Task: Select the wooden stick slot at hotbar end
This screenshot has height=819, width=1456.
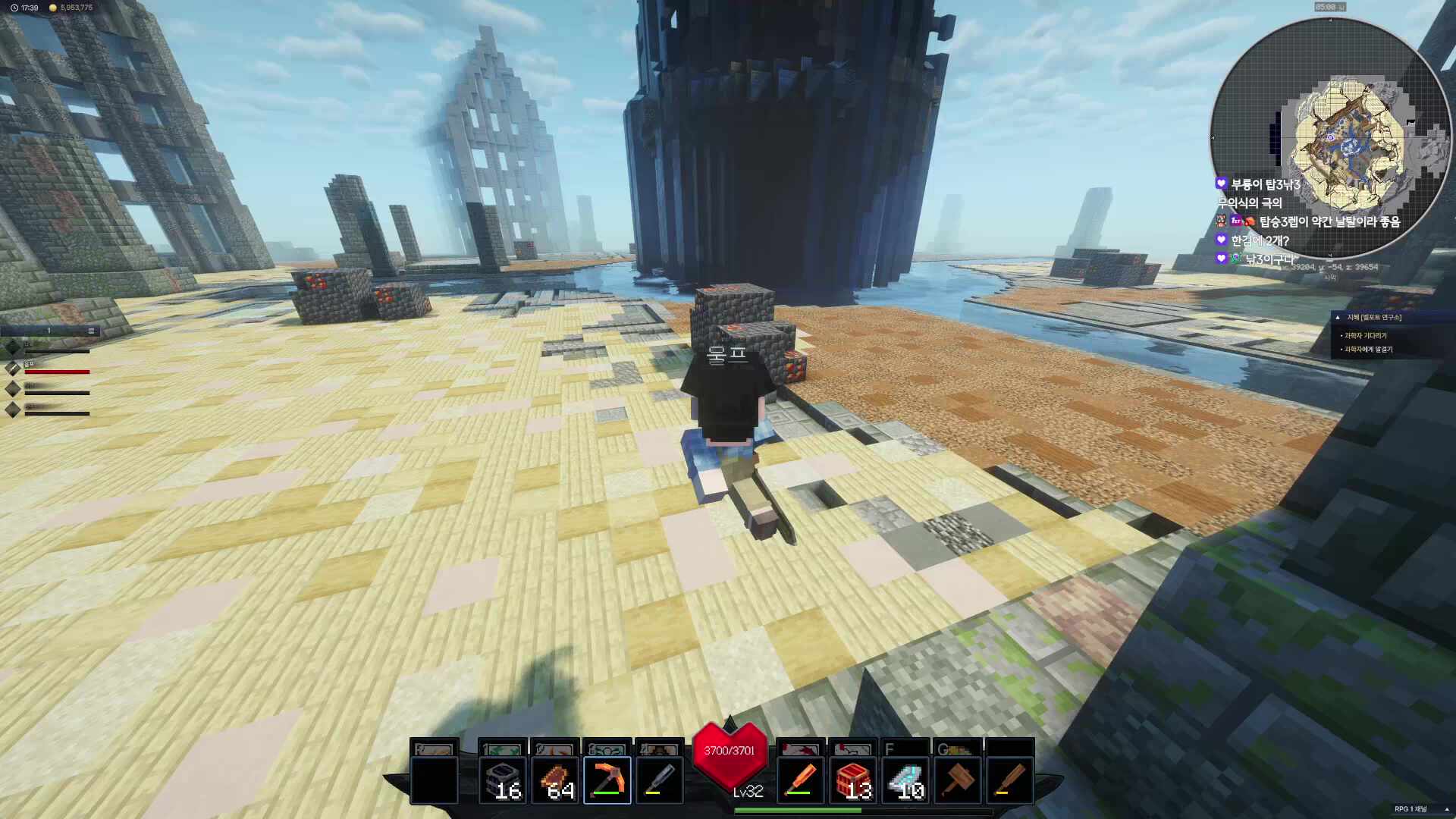Action: pos(1010,780)
